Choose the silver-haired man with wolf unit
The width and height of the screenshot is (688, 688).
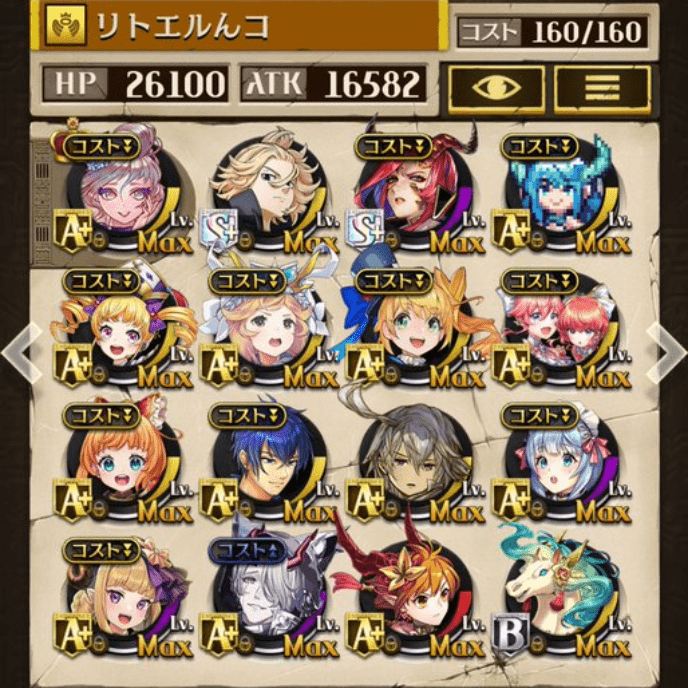(268, 595)
